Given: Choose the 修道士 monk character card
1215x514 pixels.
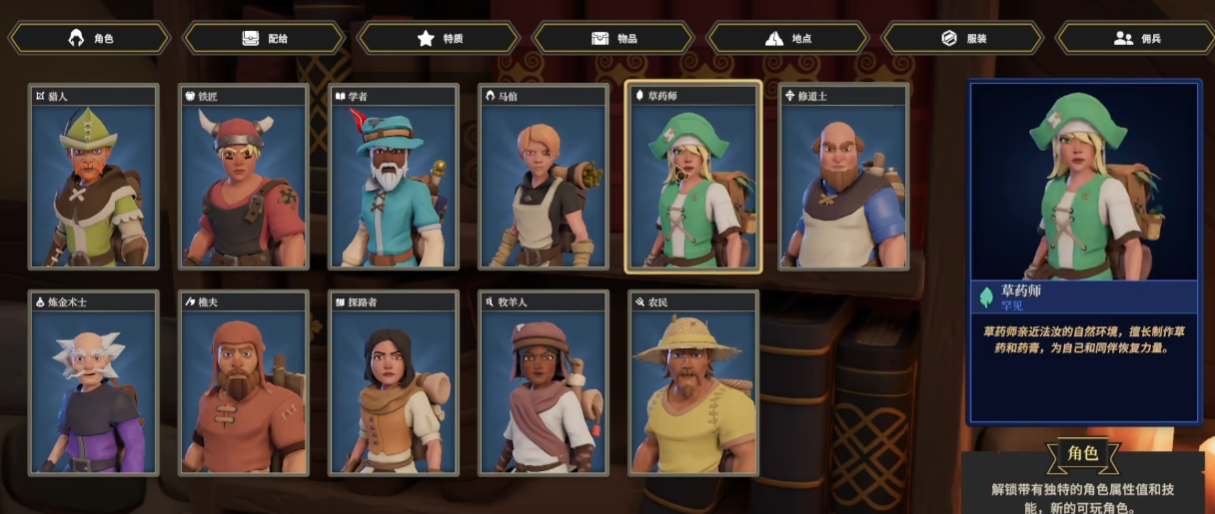Looking at the screenshot, I should click(x=844, y=177).
